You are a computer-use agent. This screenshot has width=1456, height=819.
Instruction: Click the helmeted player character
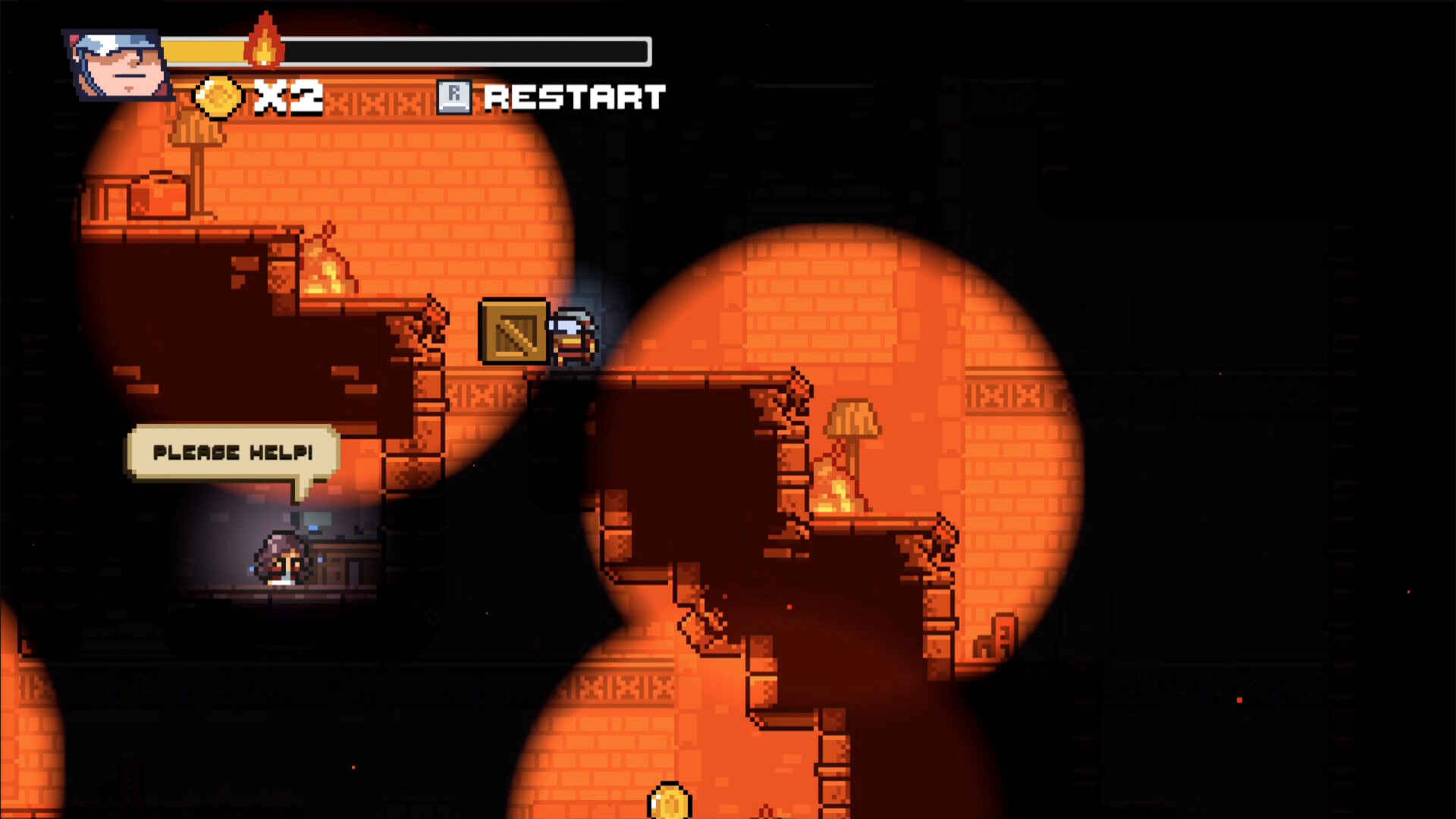click(x=573, y=334)
